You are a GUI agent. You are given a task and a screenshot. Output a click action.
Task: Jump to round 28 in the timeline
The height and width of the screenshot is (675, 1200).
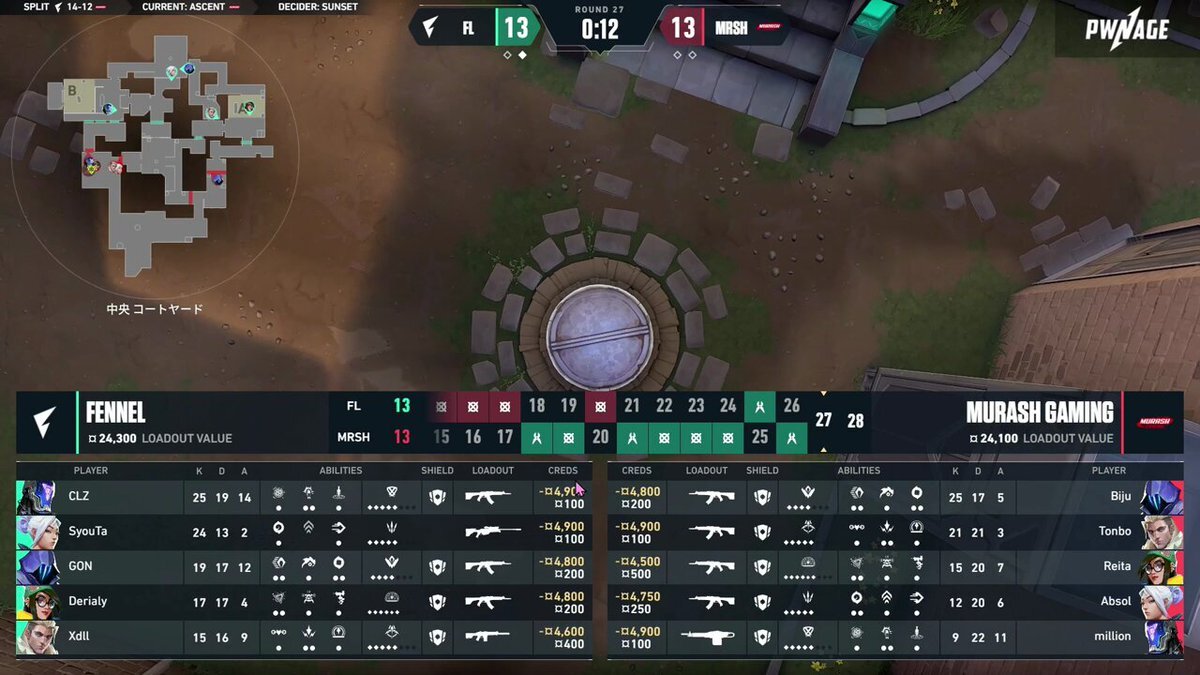point(855,420)
